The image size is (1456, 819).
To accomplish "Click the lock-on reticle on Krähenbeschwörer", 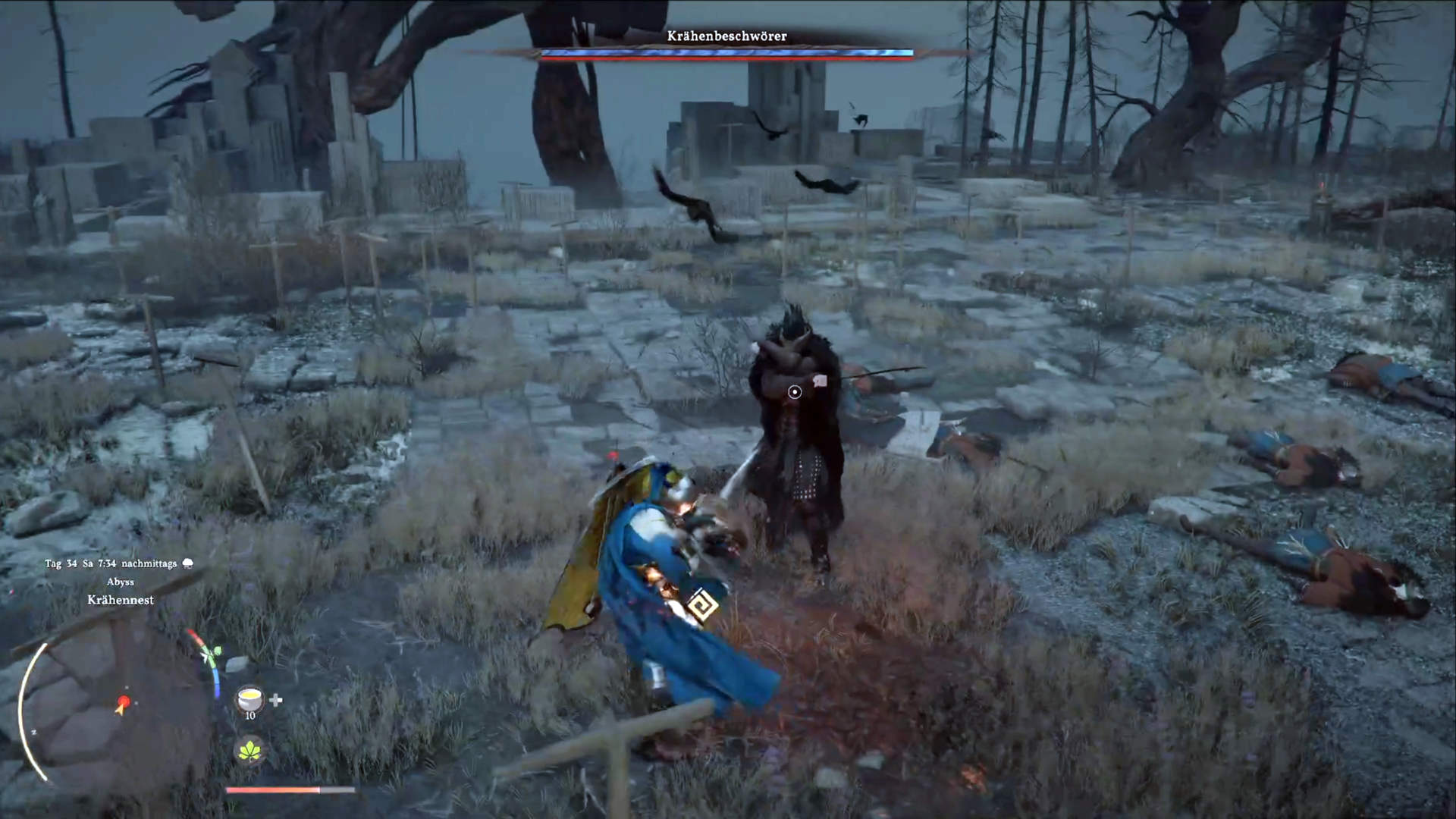I will pos(794,392).
